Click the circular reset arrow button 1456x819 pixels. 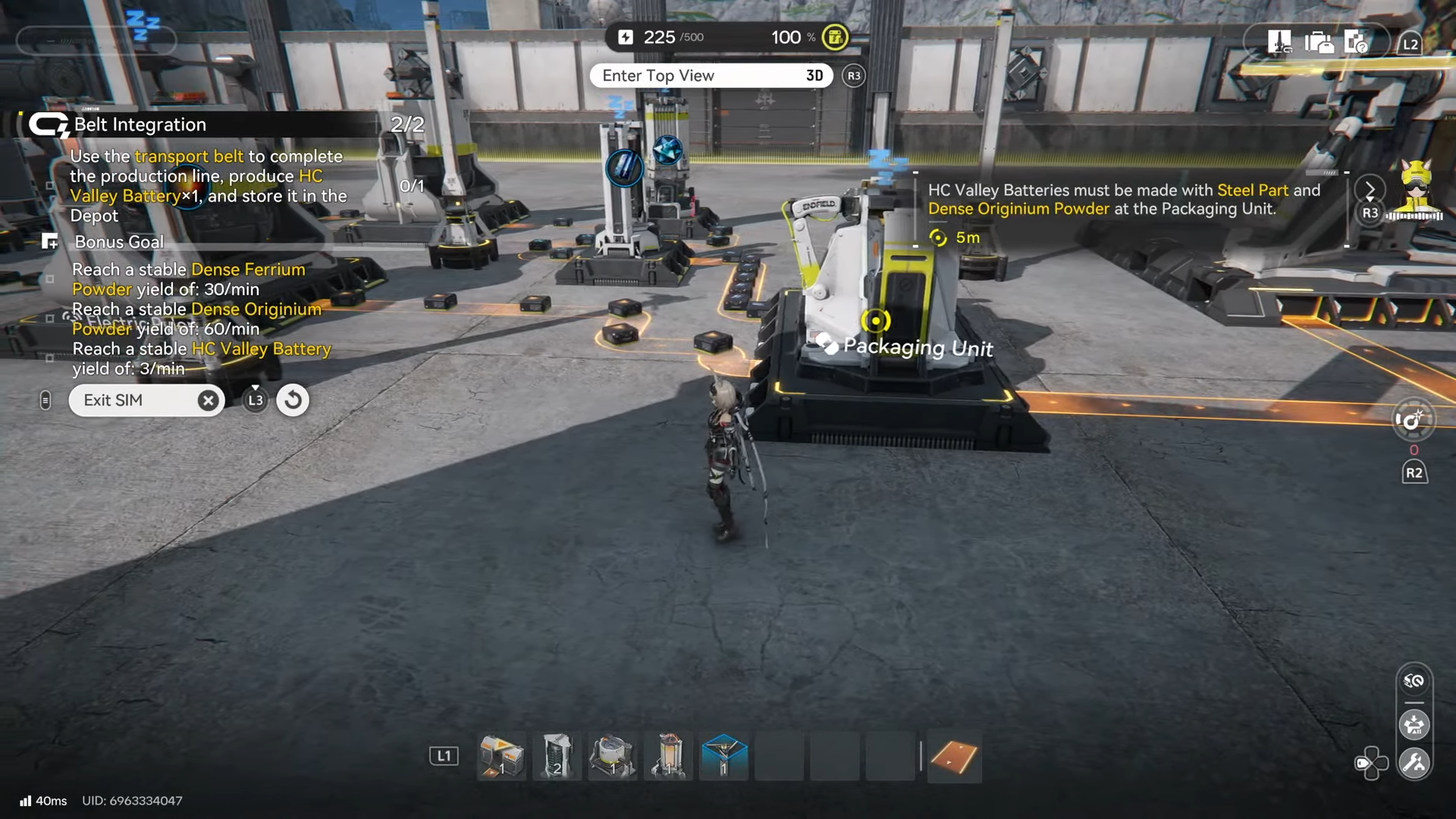coord(293,400)
